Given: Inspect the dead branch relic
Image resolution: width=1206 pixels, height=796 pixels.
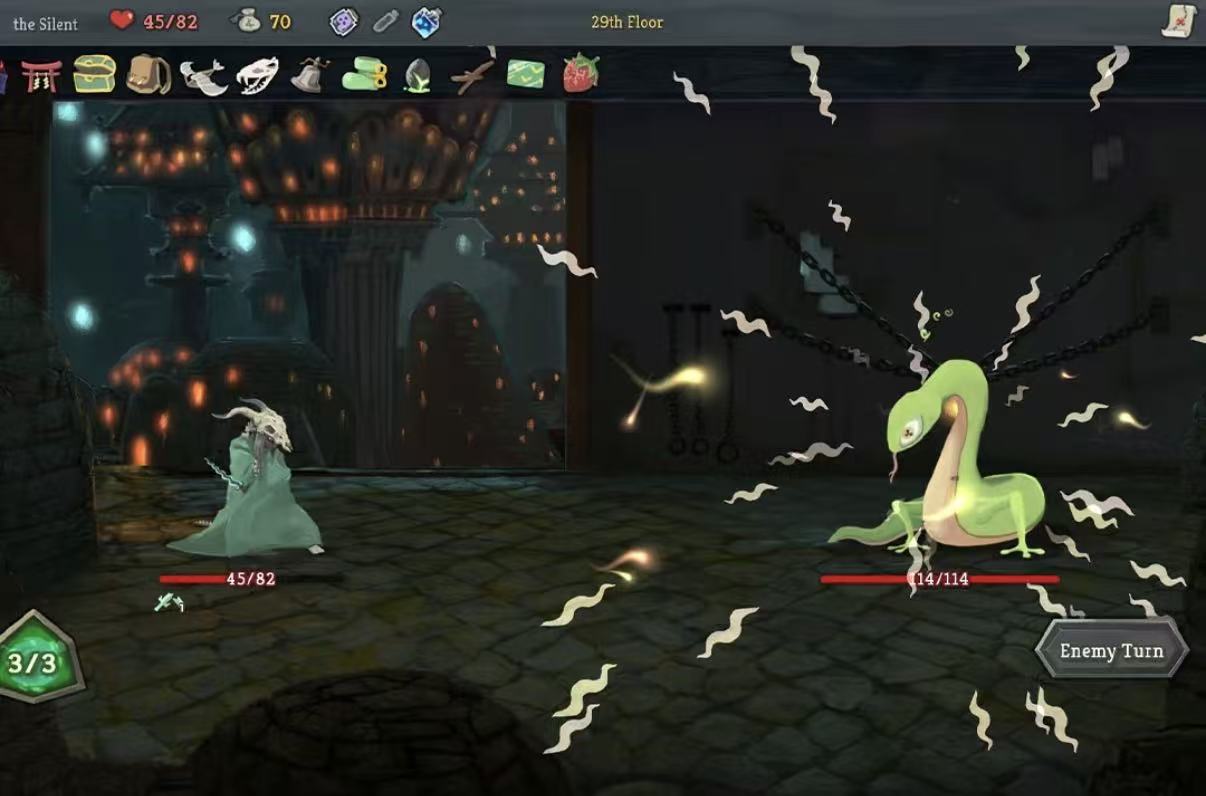Looking at the screenshot, I should (x=472, y=76).
